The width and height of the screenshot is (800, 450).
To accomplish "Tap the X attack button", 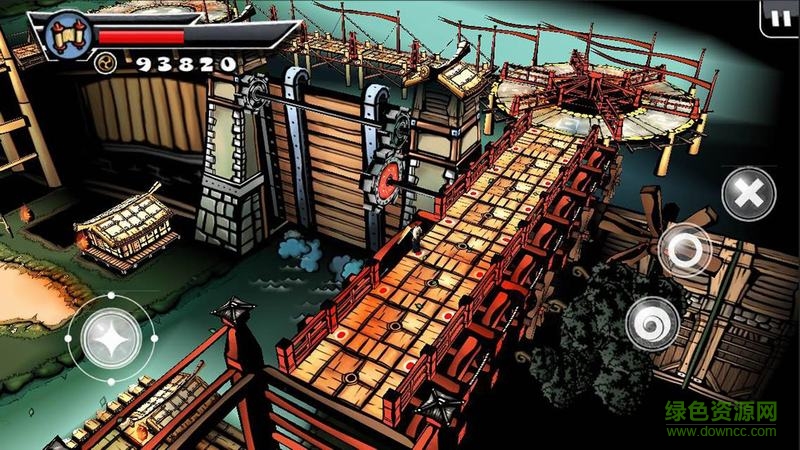I will tap(746, 193).
